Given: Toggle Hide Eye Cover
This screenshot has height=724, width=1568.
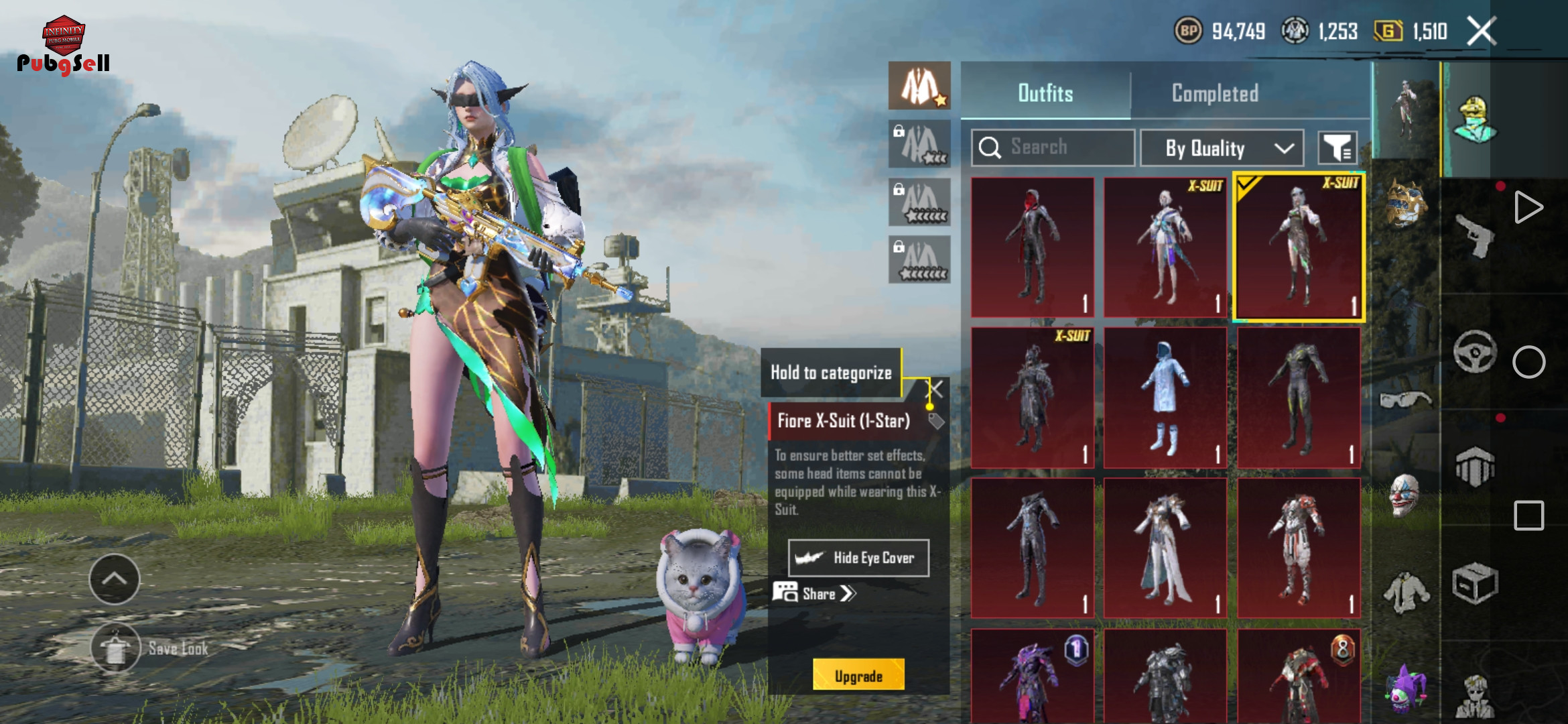Looking at the screenshot, I should 858,558.
